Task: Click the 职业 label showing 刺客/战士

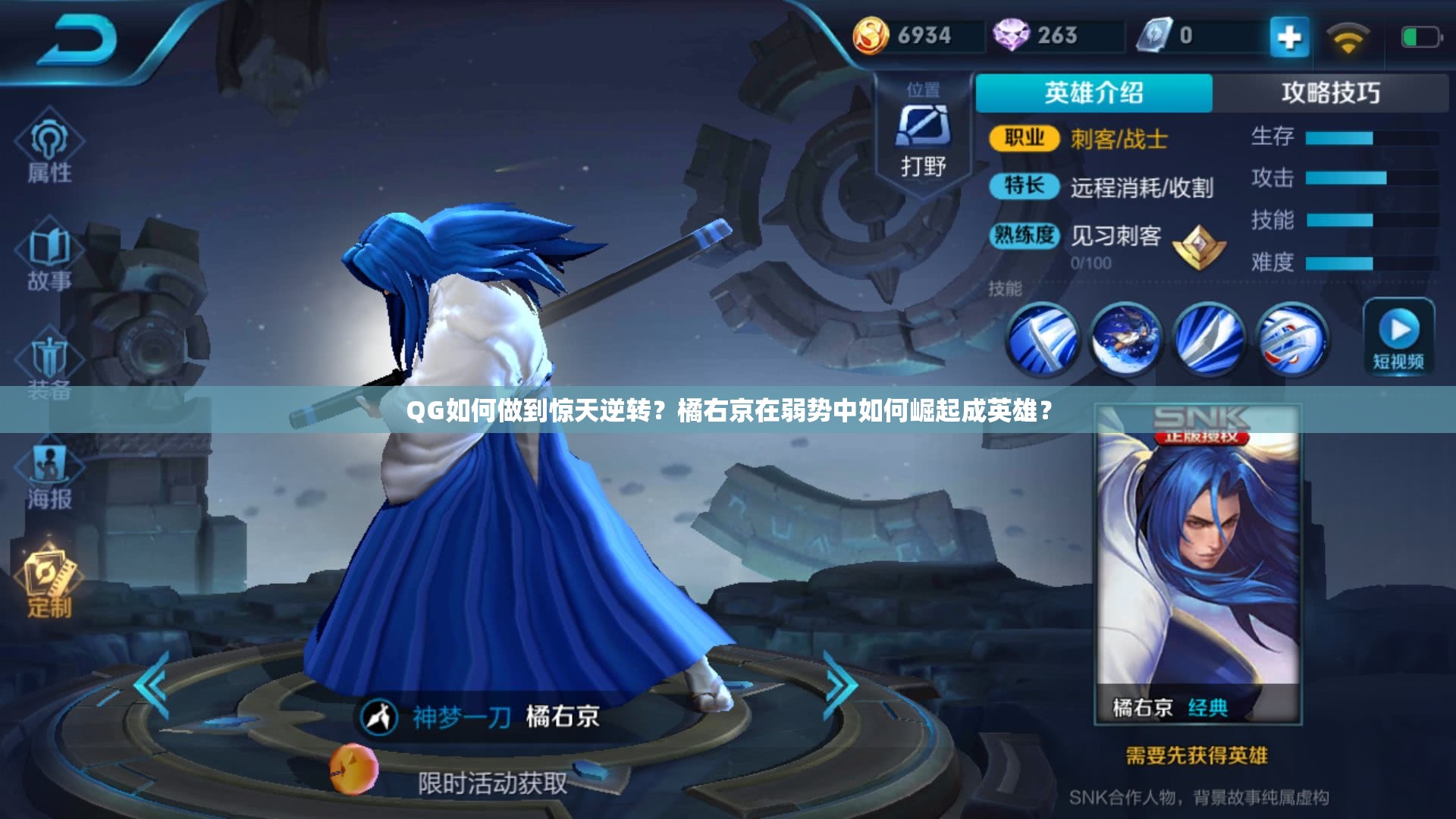Action: click(x=1024, y=139)
